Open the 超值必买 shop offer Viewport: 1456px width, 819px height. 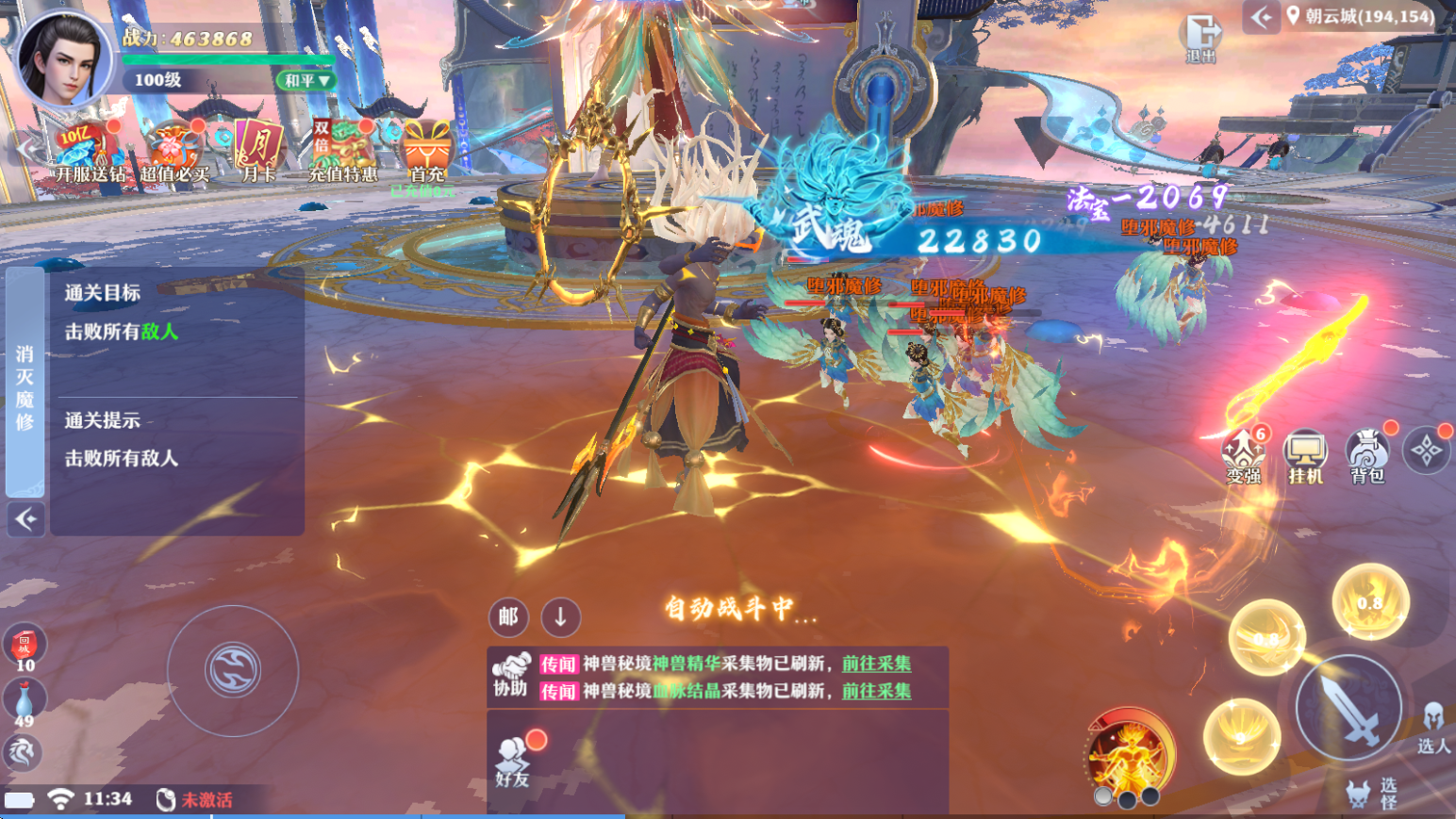(174, 155)
